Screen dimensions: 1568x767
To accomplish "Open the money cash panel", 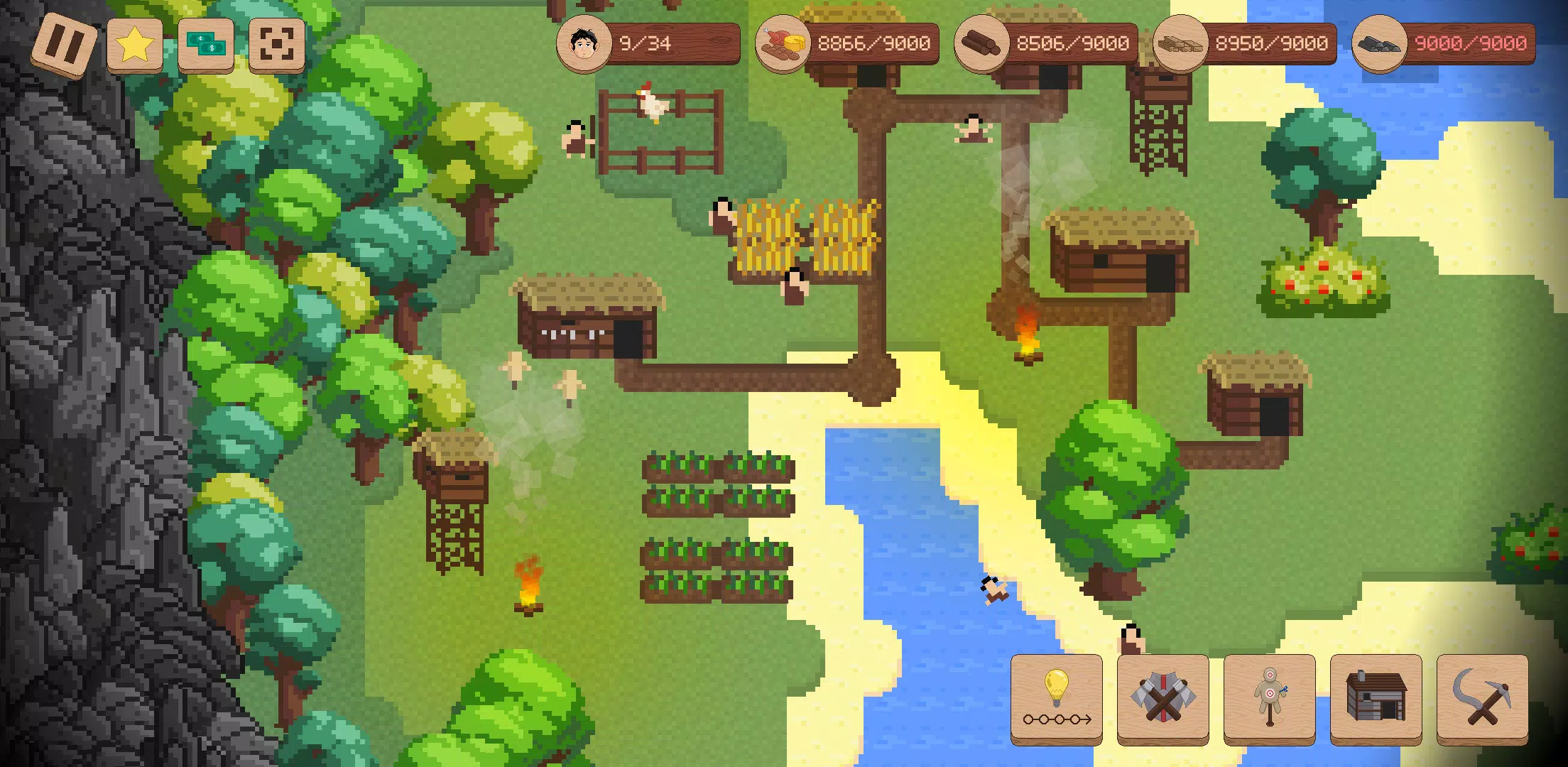I will [x=205, y=45].
